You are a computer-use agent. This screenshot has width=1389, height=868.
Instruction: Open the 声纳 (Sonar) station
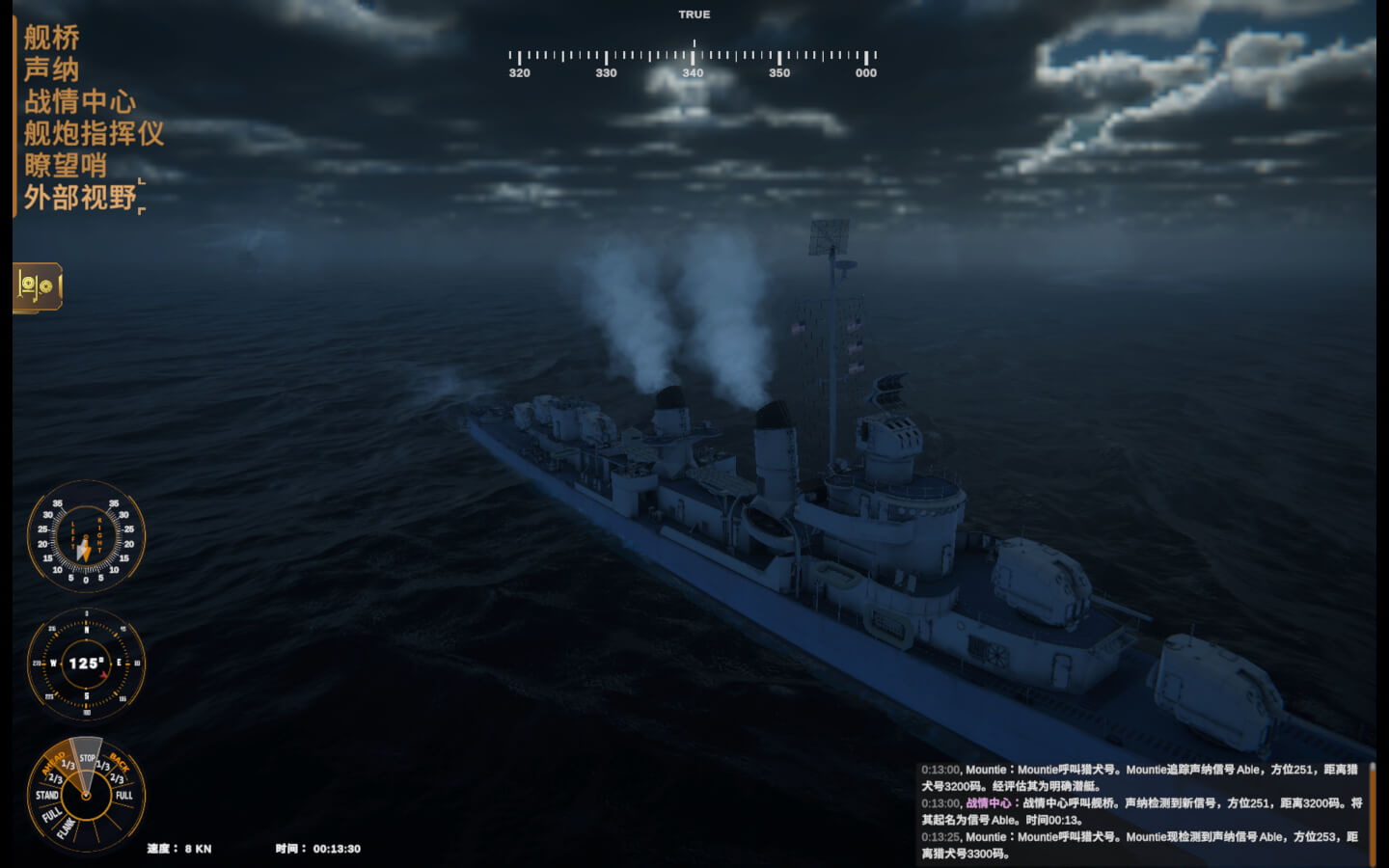click(x=51, y=70)
